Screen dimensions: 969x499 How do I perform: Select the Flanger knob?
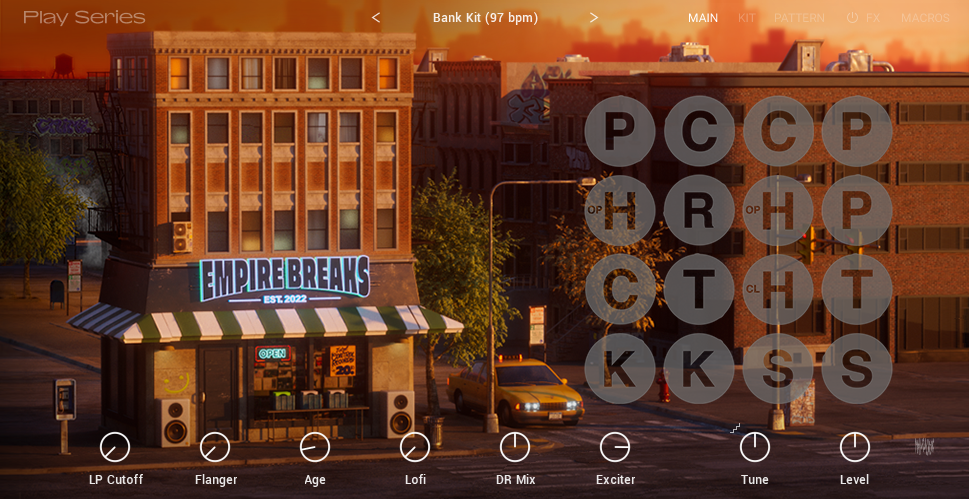coord(215,447)
